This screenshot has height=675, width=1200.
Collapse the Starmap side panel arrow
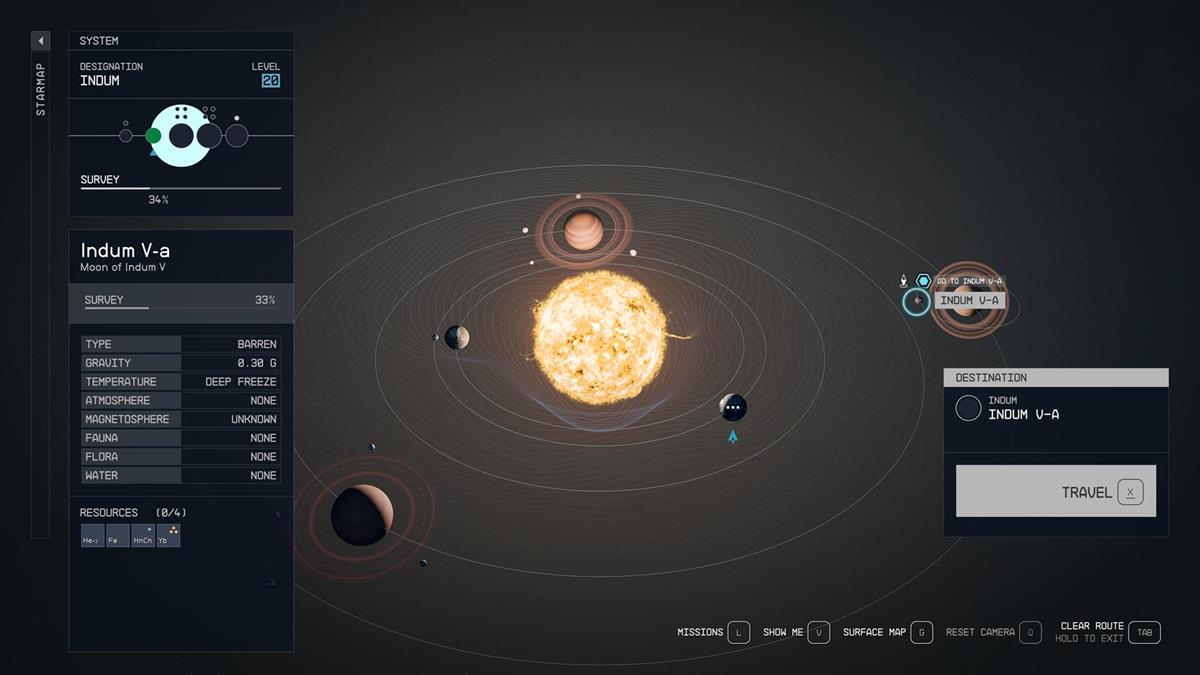[41, 41]
